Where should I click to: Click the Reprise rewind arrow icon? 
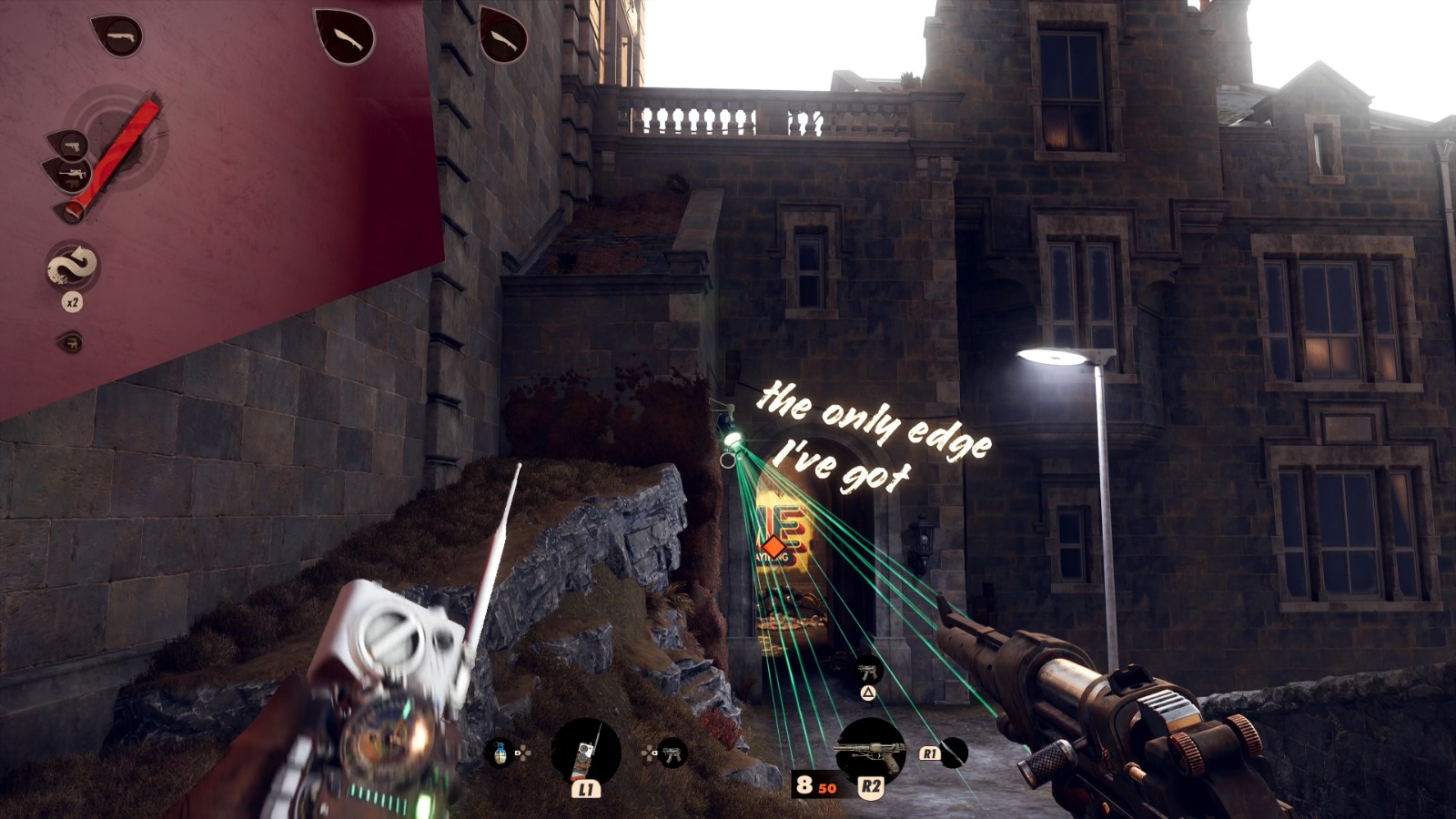coord(73,266)
